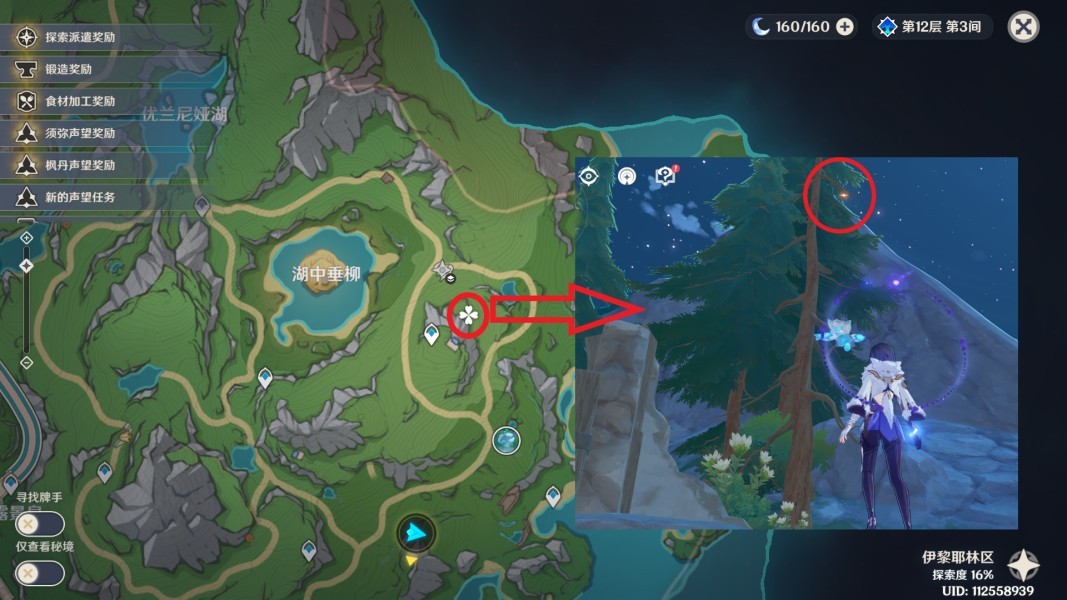Open the 食材加工奖励 entry
Viewport: 1067px width, 600px height.
pos(80,101)
